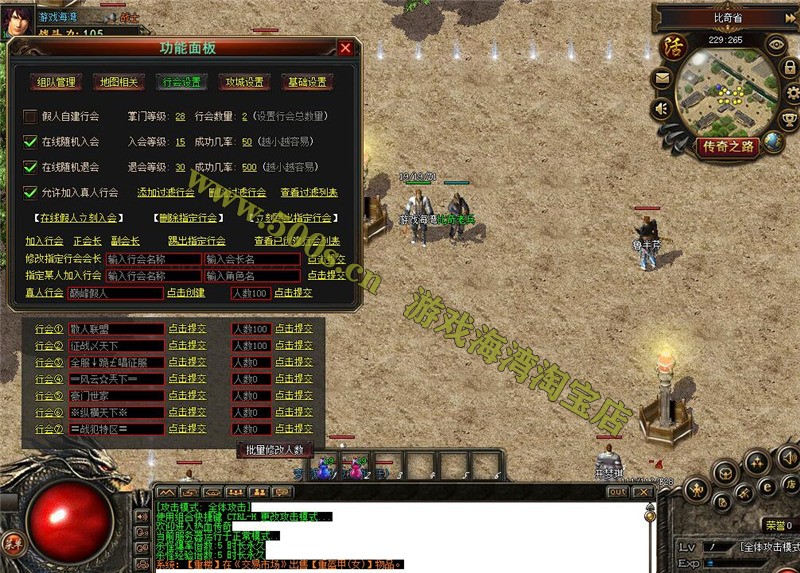Open the 地图相关 tab
Viewport: 800px width, 573px height.
[x=119, y=82]
